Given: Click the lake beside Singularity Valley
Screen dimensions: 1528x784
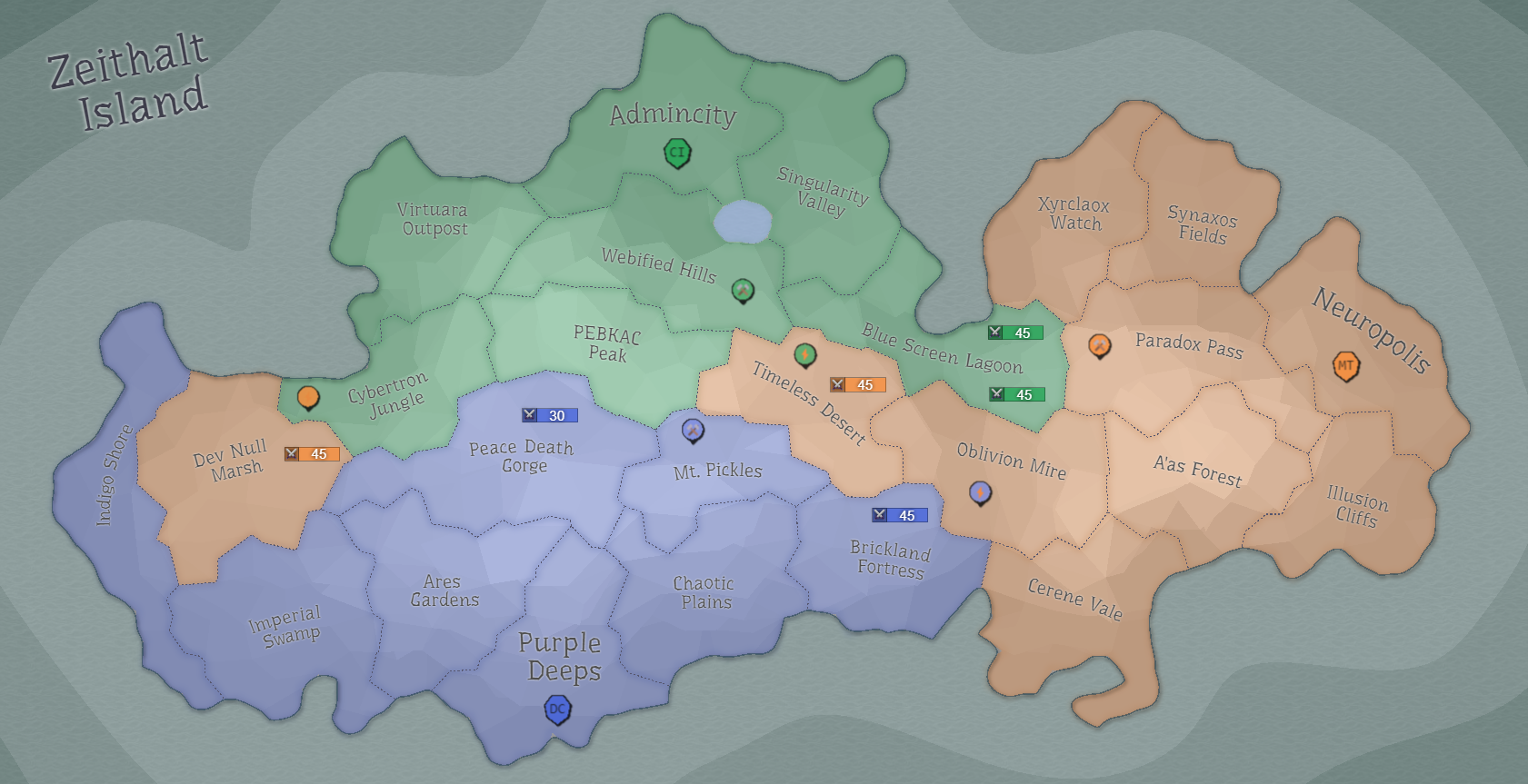Looking at the screenshot, I should (741, 223).
